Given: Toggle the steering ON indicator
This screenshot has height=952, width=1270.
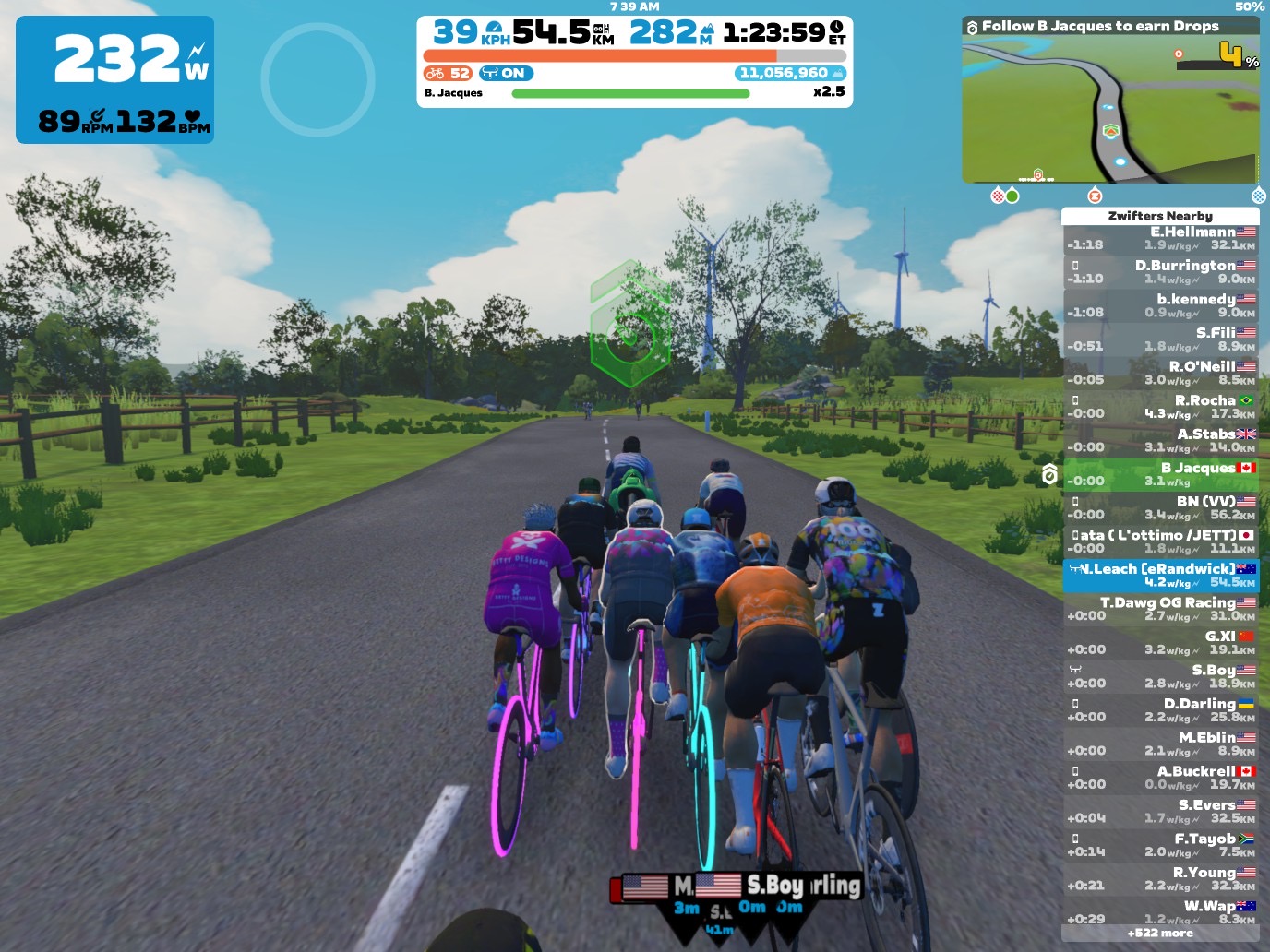Looking at the screenshot, I should coord(506,74).
